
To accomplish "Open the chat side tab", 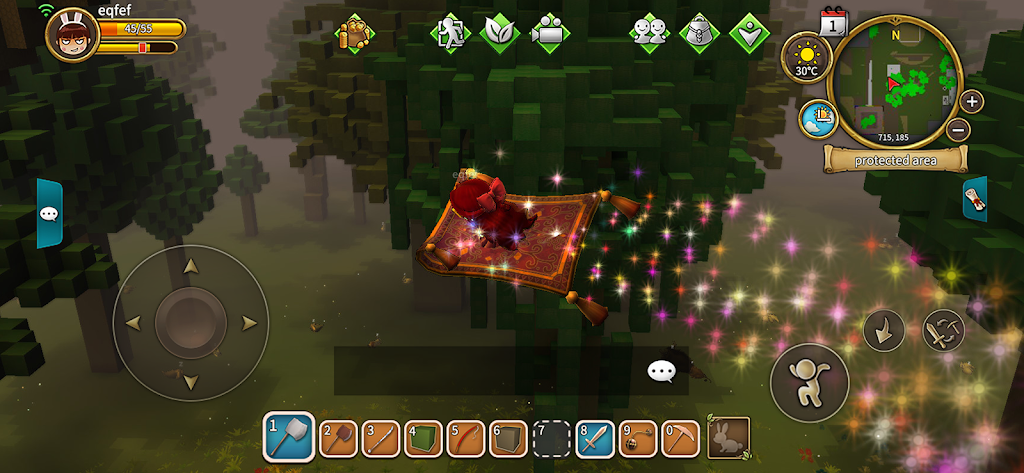I will [50, 213].
